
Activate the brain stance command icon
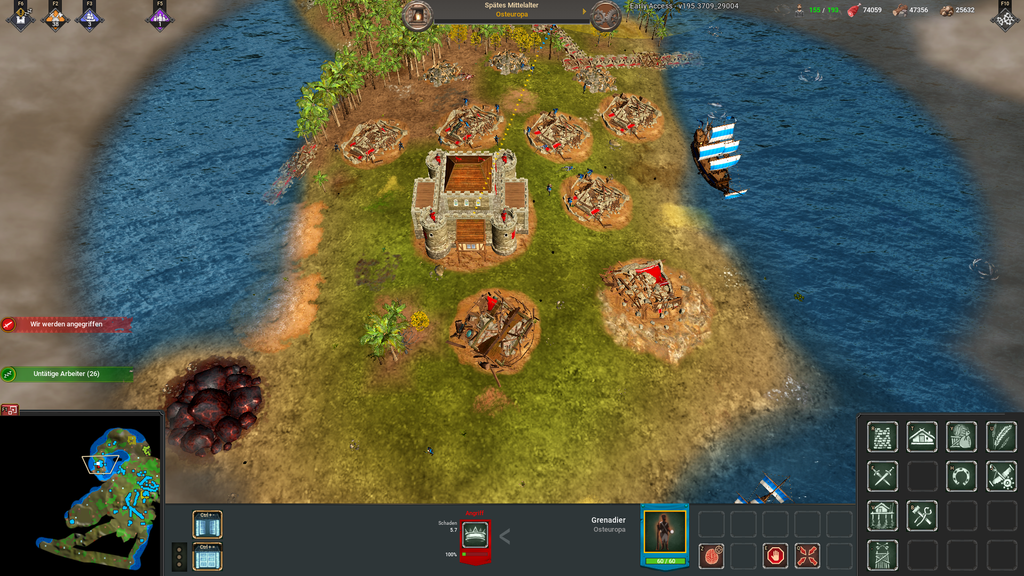(711, 556)
